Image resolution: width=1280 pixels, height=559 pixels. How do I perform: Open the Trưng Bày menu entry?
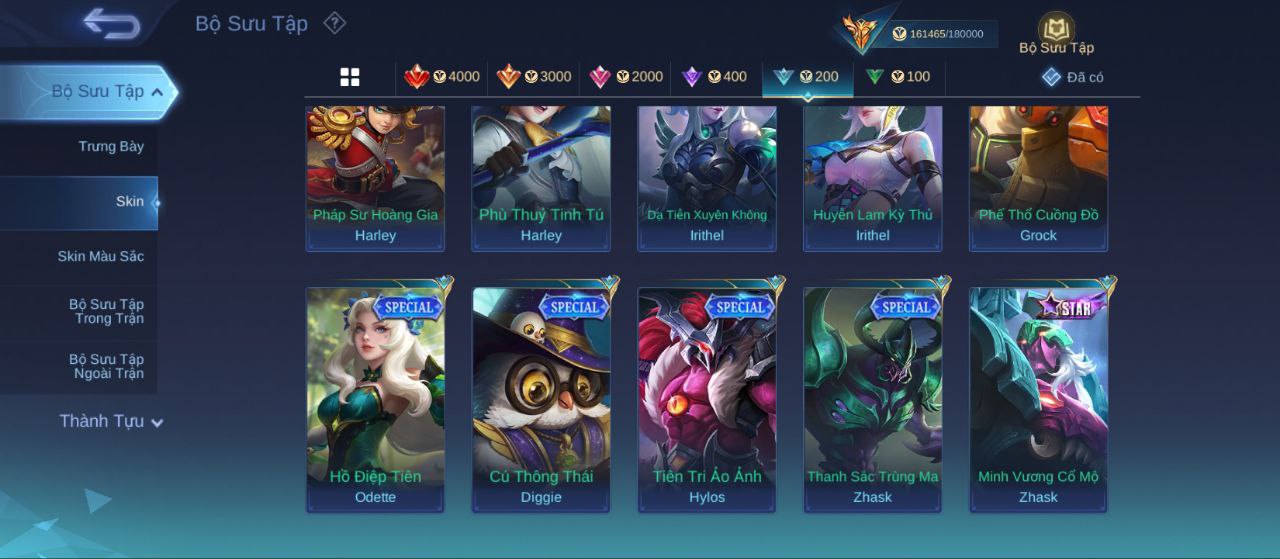pos(111,147)
